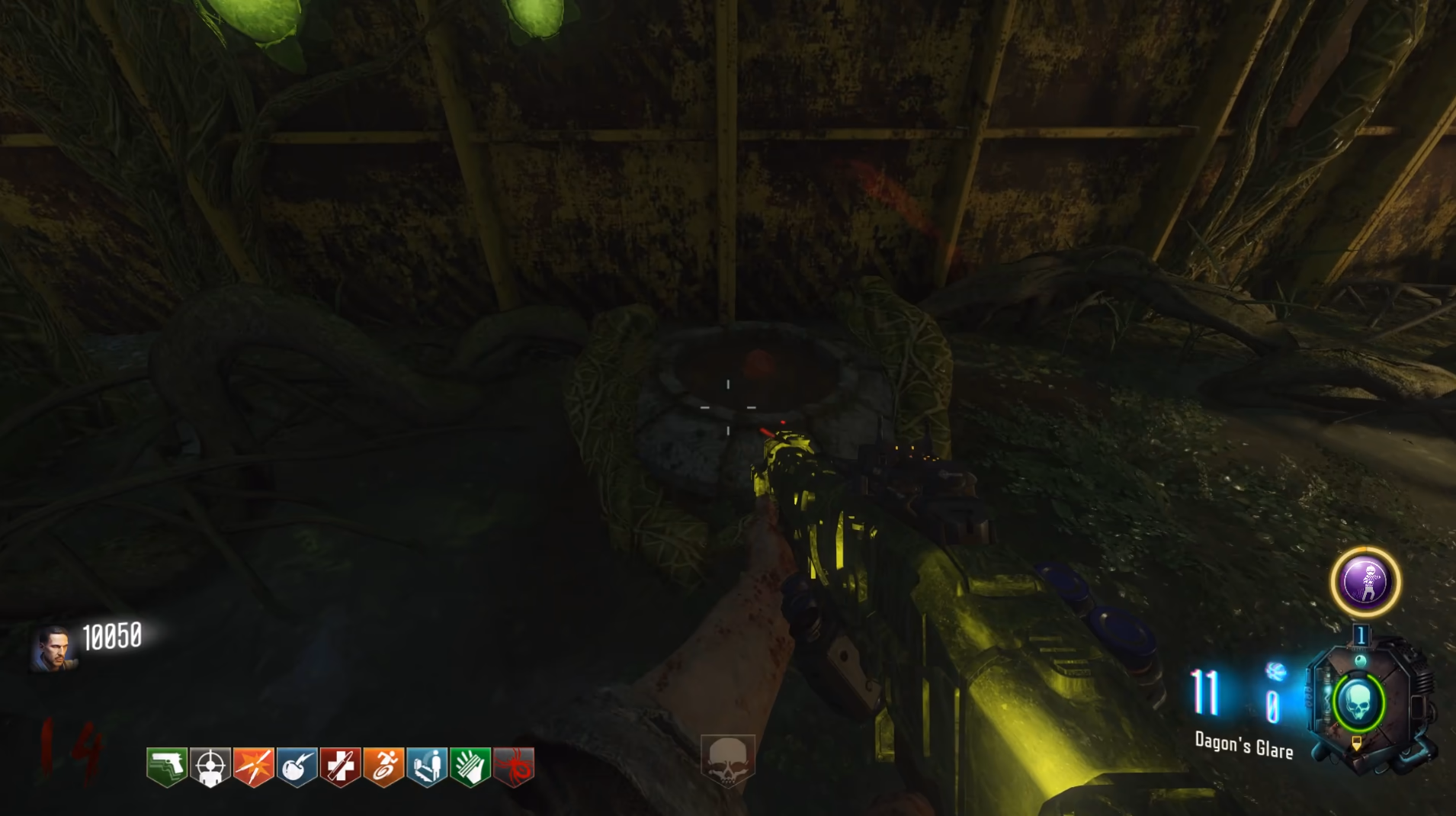Click the grey skull shield icon
This screenshot has height=816, width=1456.
pyautogui.click(x=727, y=760)
